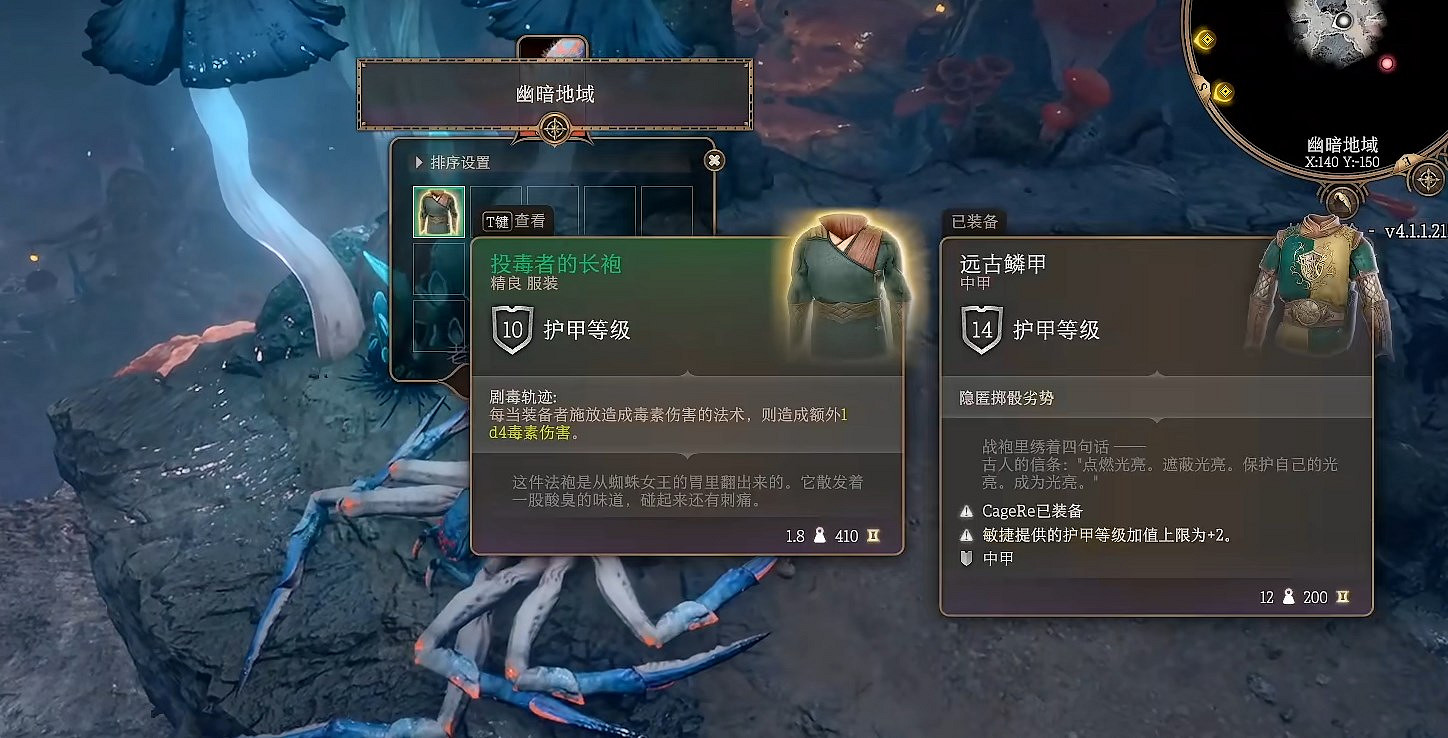Close the inventory panel with the X button
This screenshot has height=738, width=1448.
coord(713,160)
